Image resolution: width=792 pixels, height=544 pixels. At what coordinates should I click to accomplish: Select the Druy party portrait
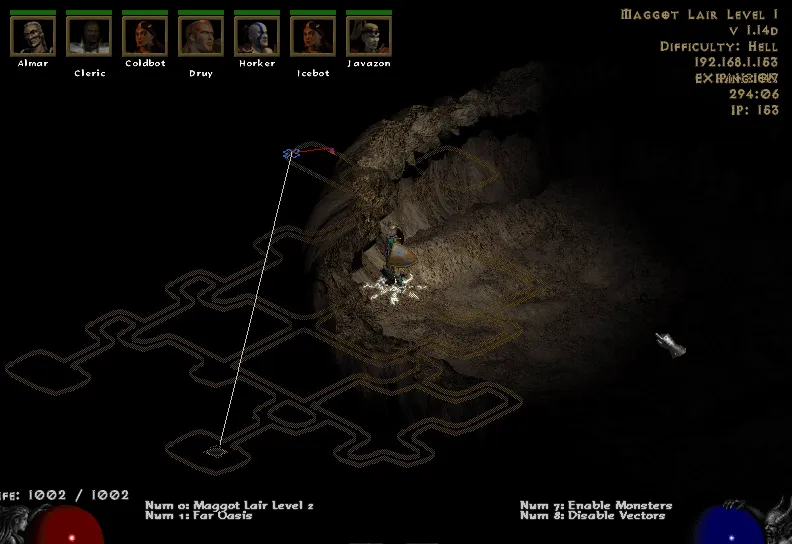201,36
